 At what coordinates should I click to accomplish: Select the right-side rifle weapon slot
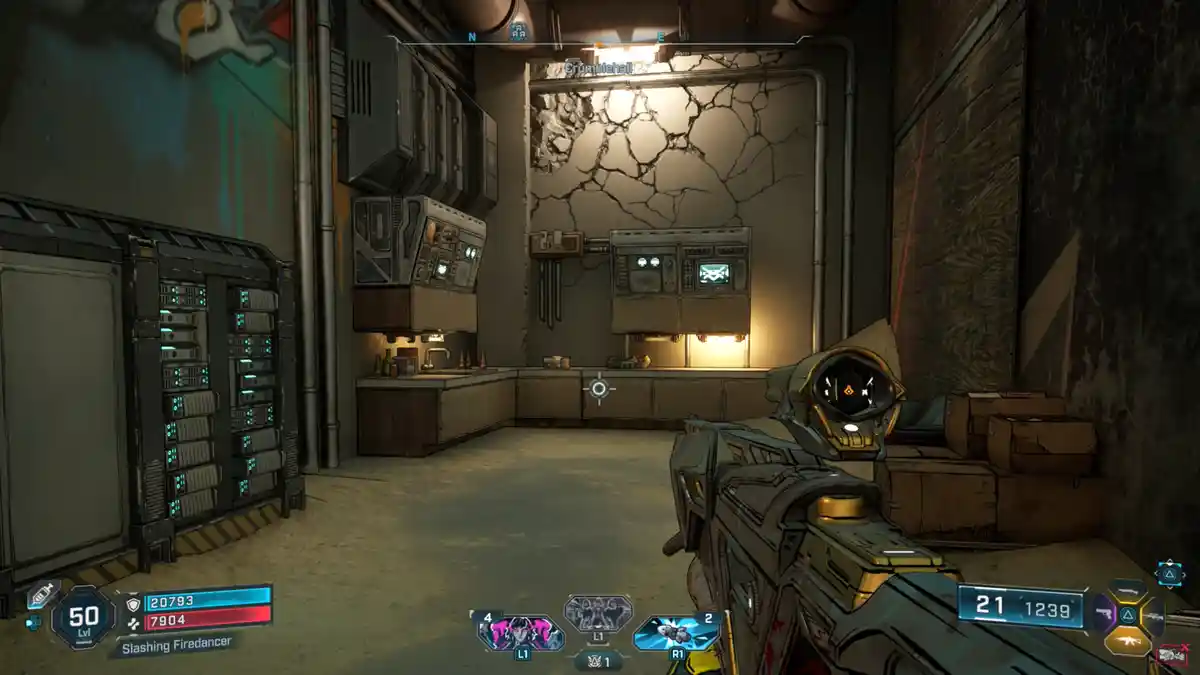tap(1155, 616)
